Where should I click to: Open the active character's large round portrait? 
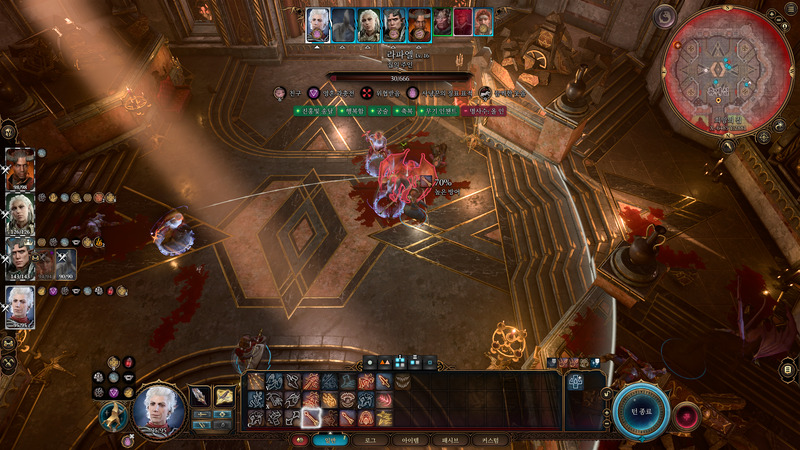pyautogui.click(x=159, y=410)
